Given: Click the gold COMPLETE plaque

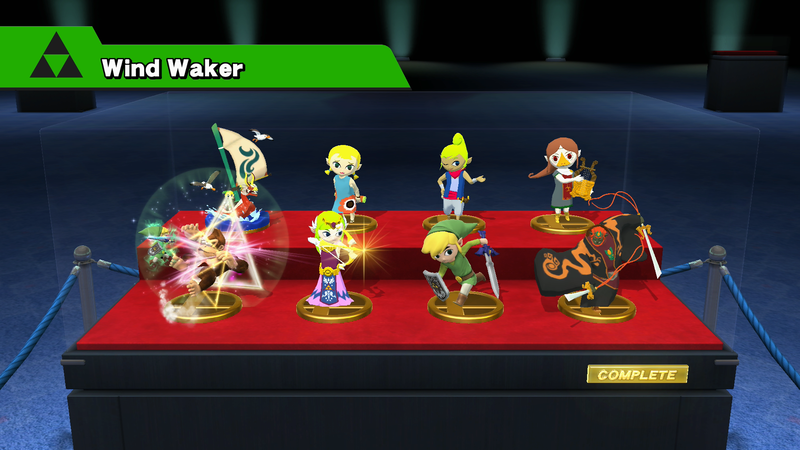Looking at the screenshot, I should click(x=637, y=375).
